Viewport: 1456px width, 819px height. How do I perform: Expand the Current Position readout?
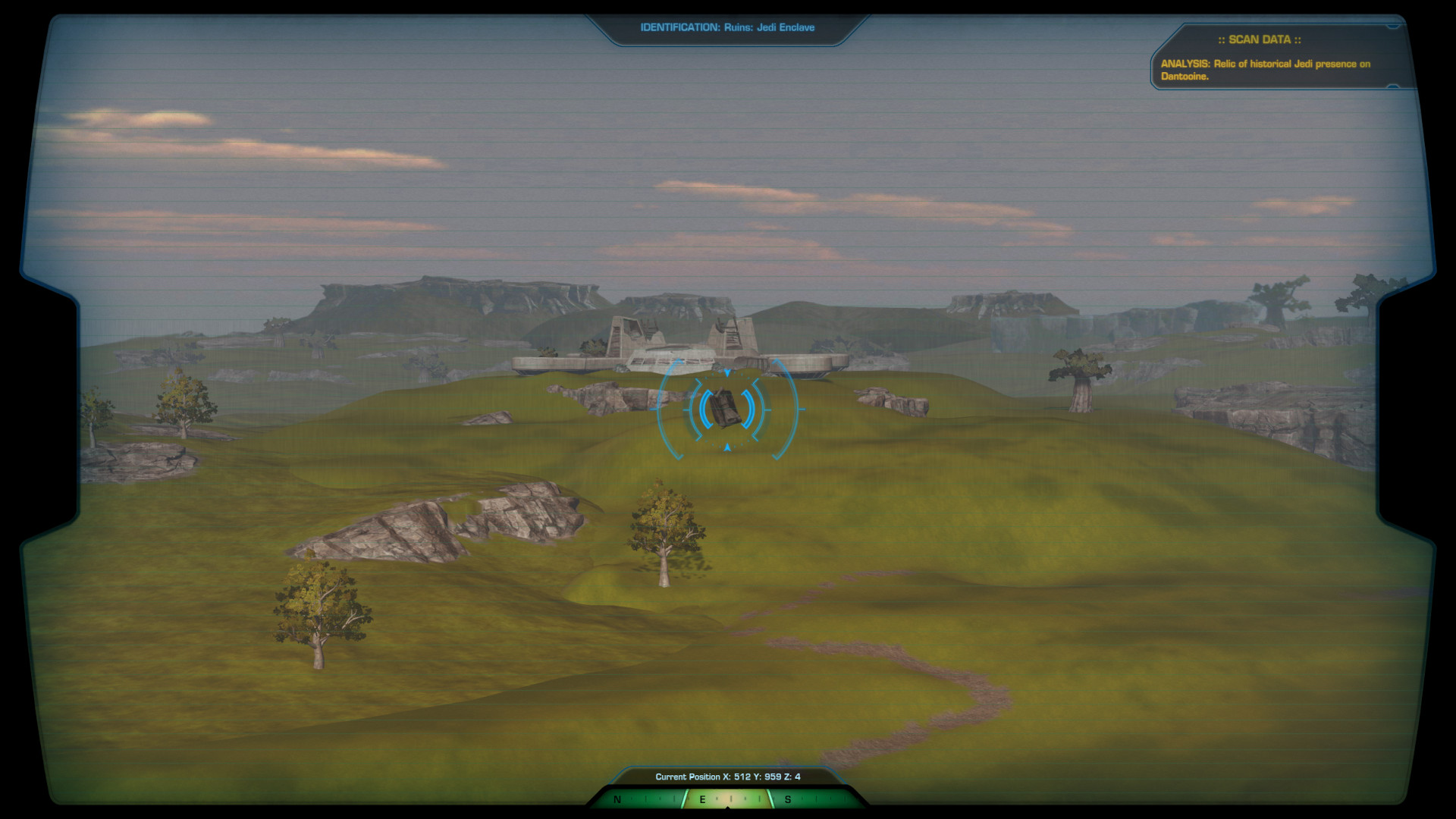click(x=728, y=777)
